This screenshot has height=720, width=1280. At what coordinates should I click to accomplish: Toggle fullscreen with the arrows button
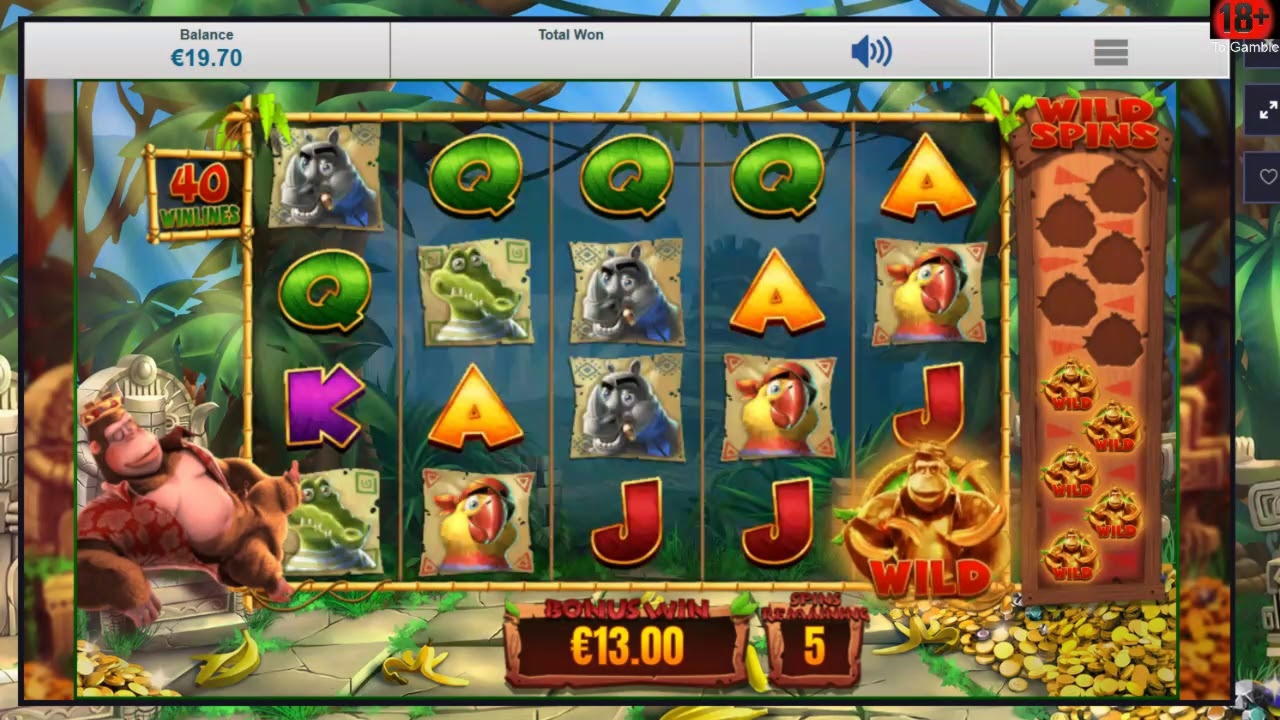coord(1266,111)
